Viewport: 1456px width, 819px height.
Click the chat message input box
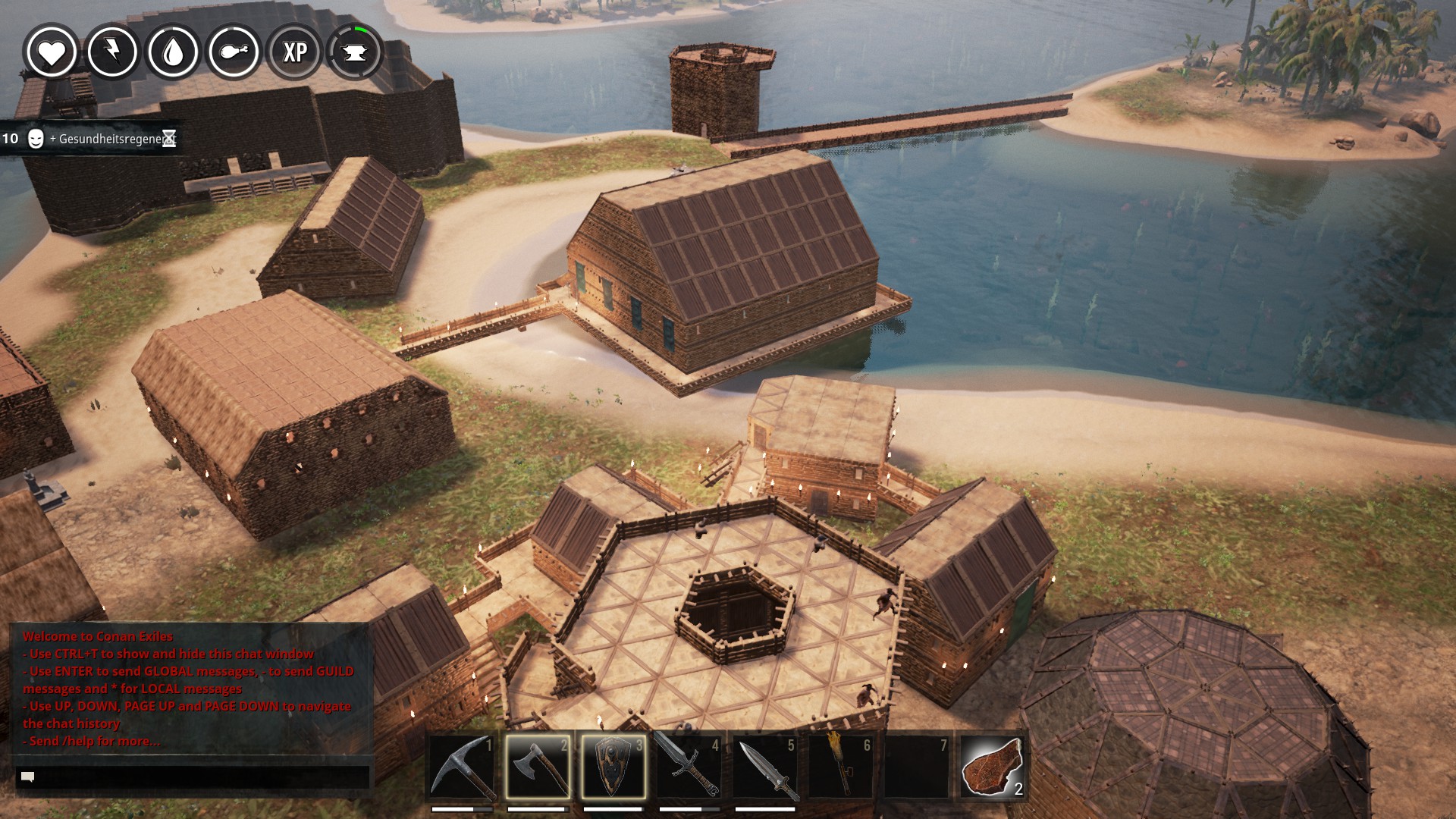193,777
